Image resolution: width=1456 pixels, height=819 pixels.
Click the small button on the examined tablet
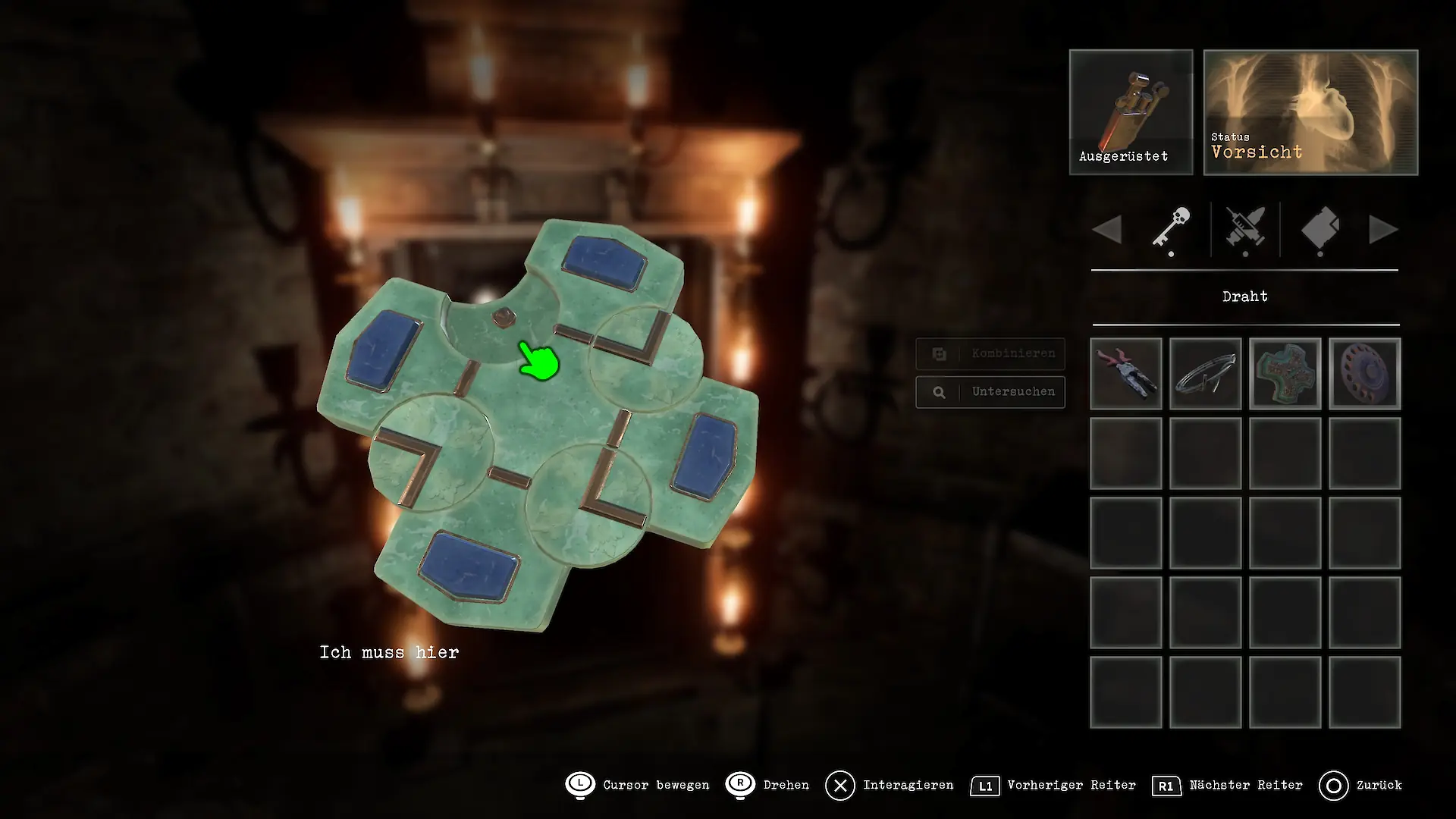coord(502,316)
